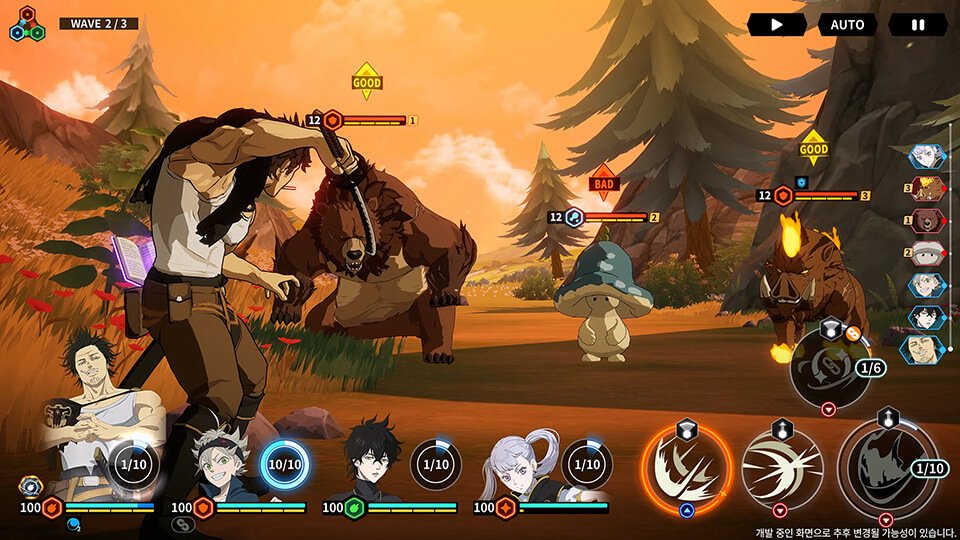The image size is (960, 540).
Task: Tap Yuno's 1/10 special gauge
Action: (435, 465)
